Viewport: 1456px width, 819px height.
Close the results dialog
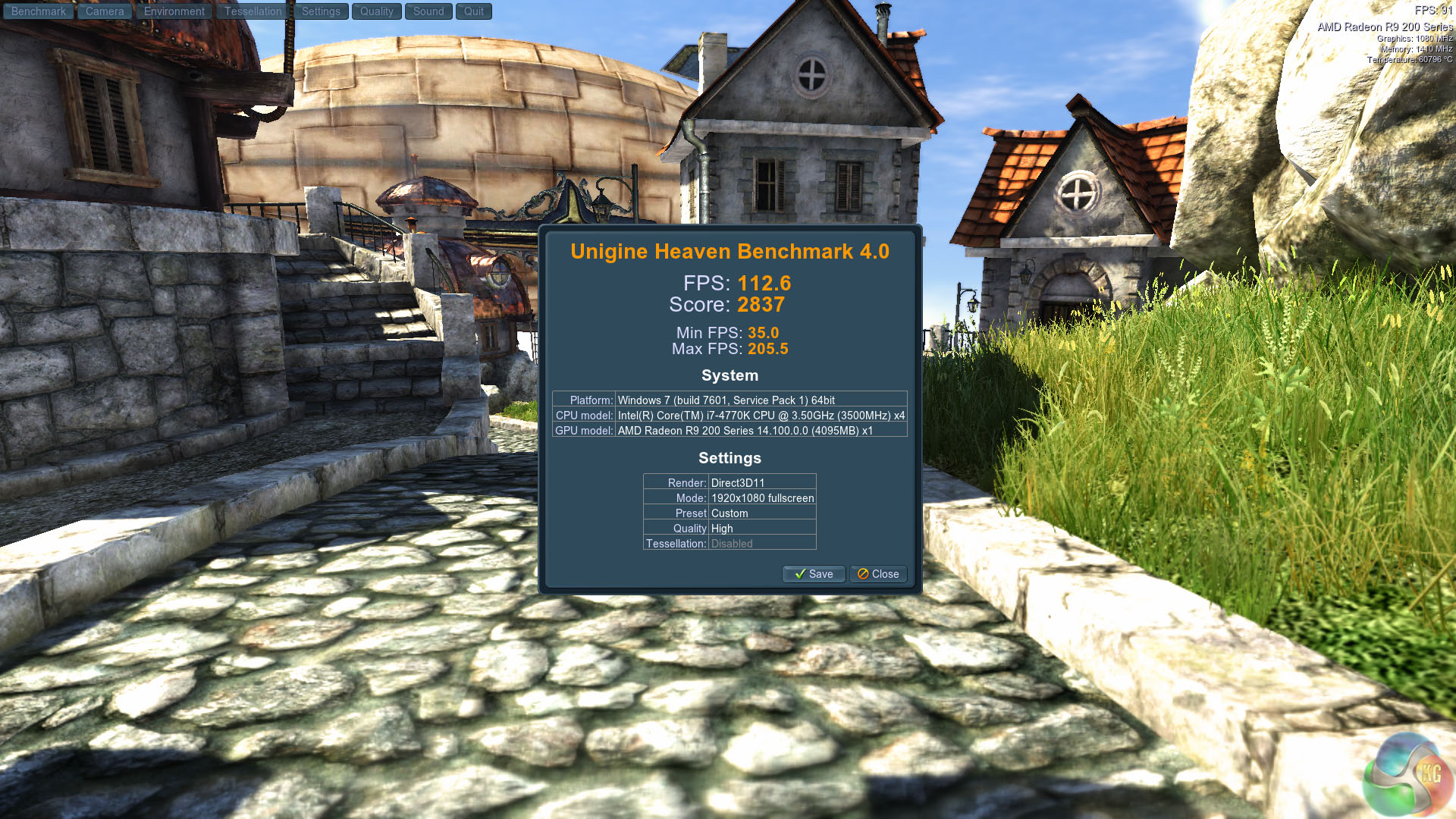click(878, 574)
